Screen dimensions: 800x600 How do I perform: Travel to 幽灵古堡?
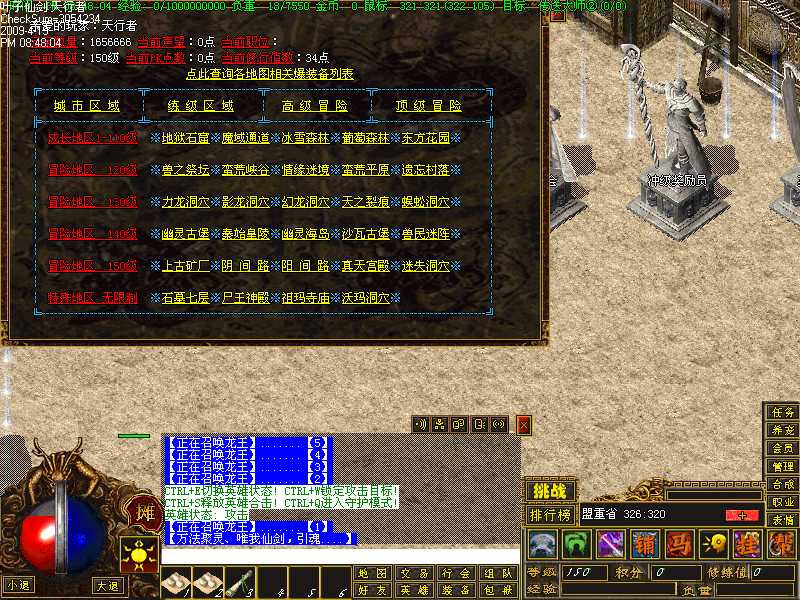click(x=185, y=234)
